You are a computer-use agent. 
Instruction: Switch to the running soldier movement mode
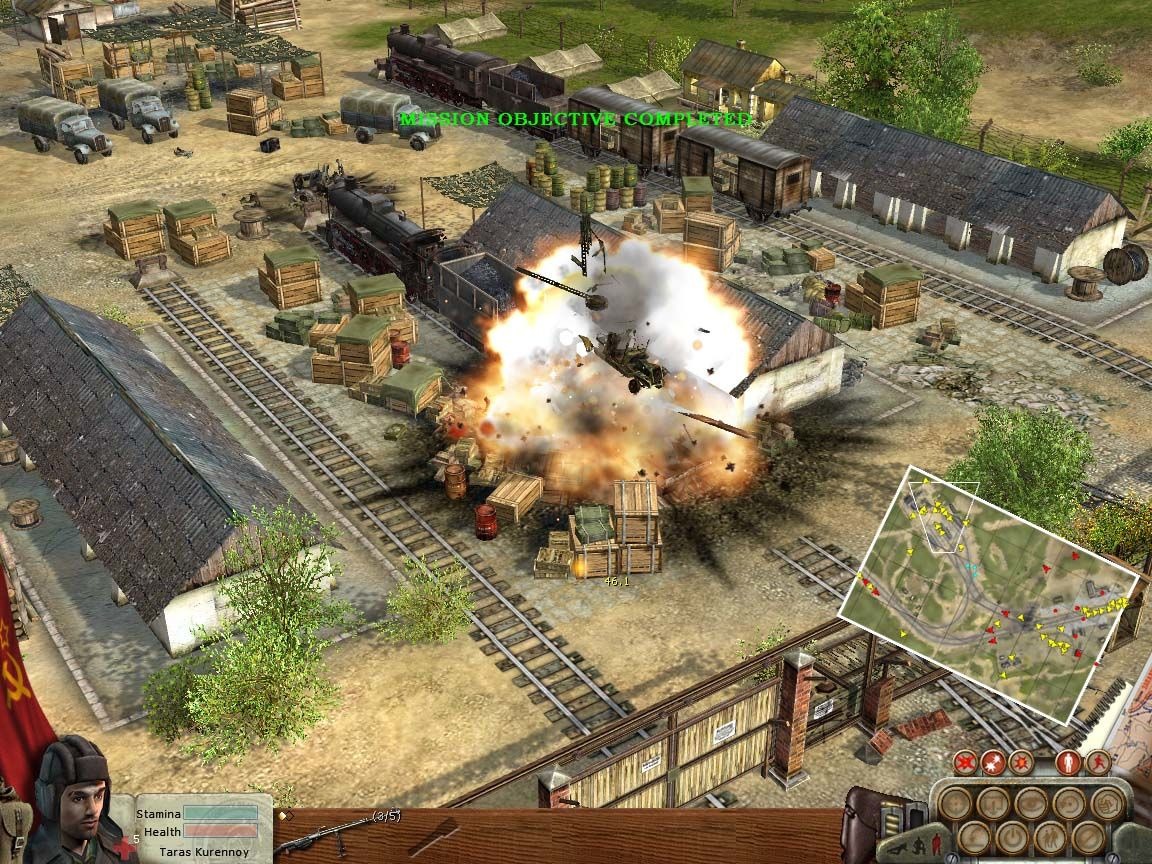coord(1098,762)
